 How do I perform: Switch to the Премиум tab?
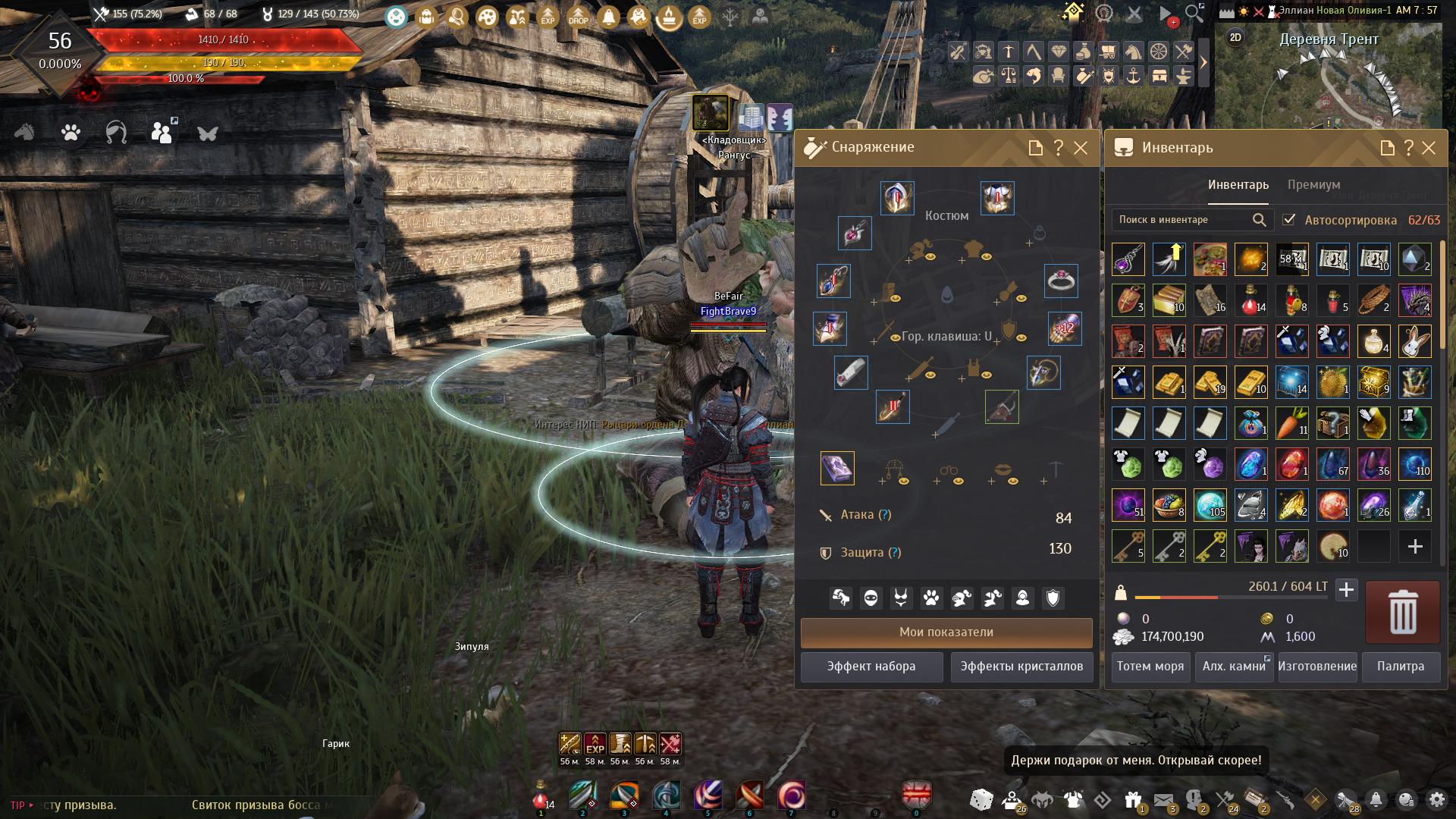pyautogui.click(x=1313, y=185)
